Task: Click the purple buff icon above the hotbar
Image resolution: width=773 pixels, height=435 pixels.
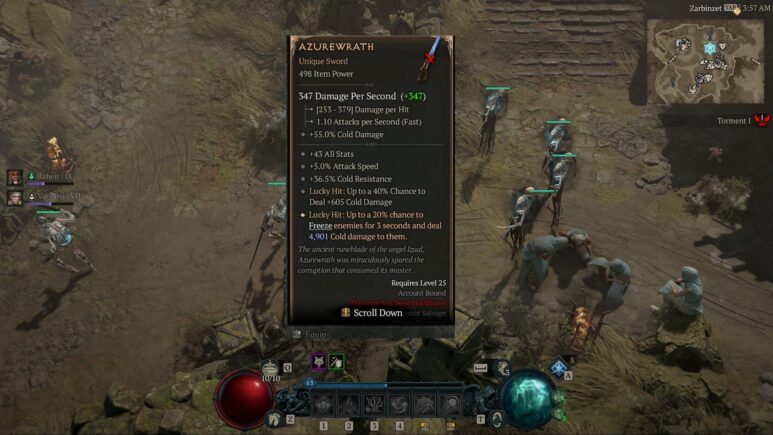Action: [x=318, y=362]
